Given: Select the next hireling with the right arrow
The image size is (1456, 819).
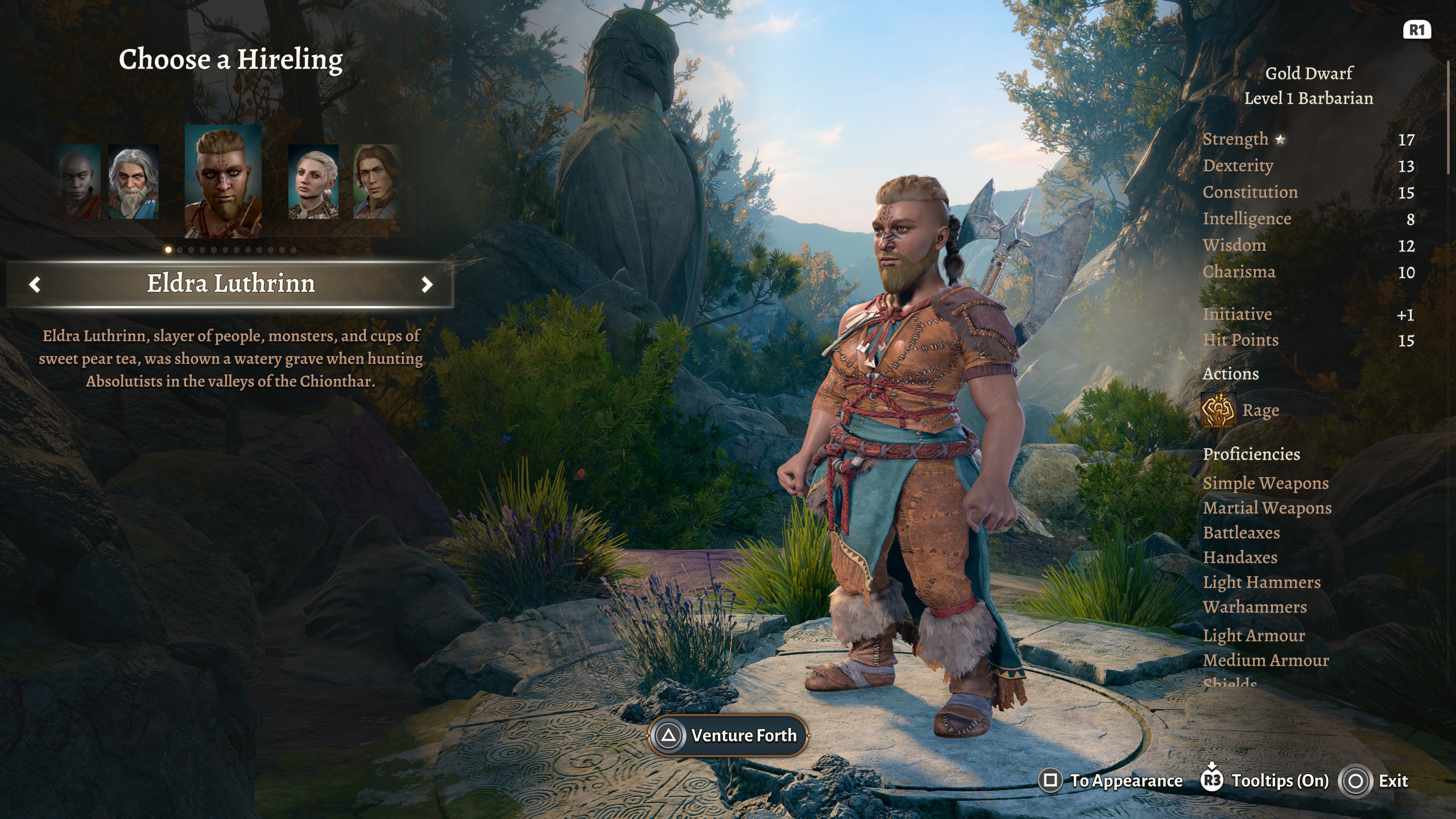Looking at the screenshot, I should [427, 284].
